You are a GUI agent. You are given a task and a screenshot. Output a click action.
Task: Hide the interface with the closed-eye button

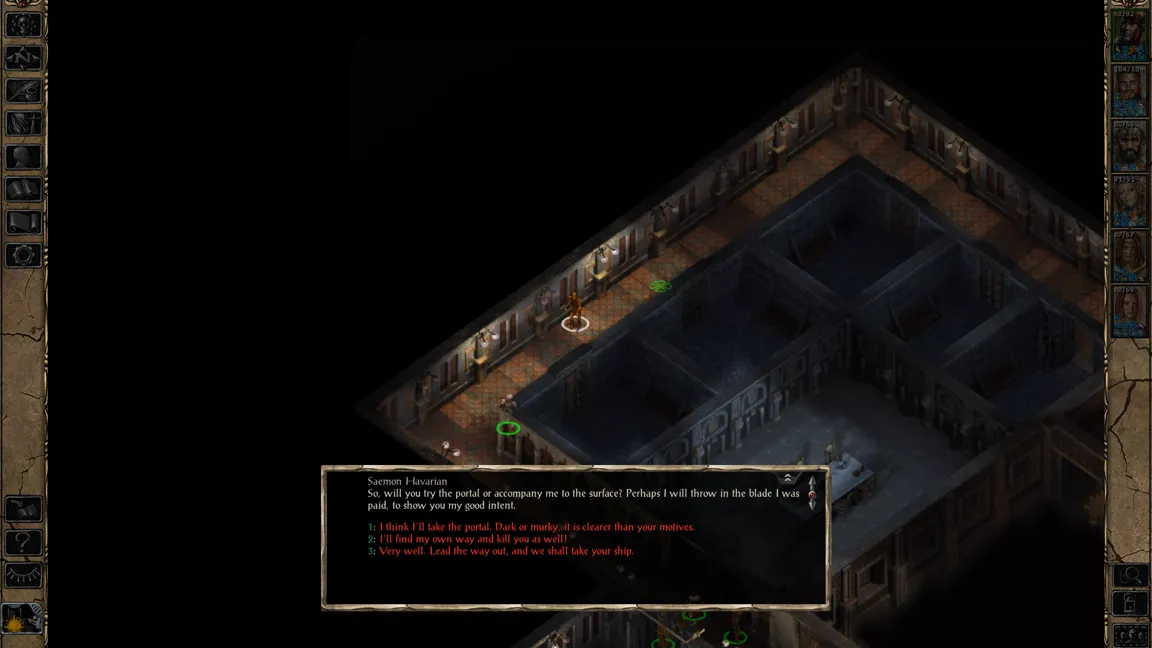coord(23,576)
